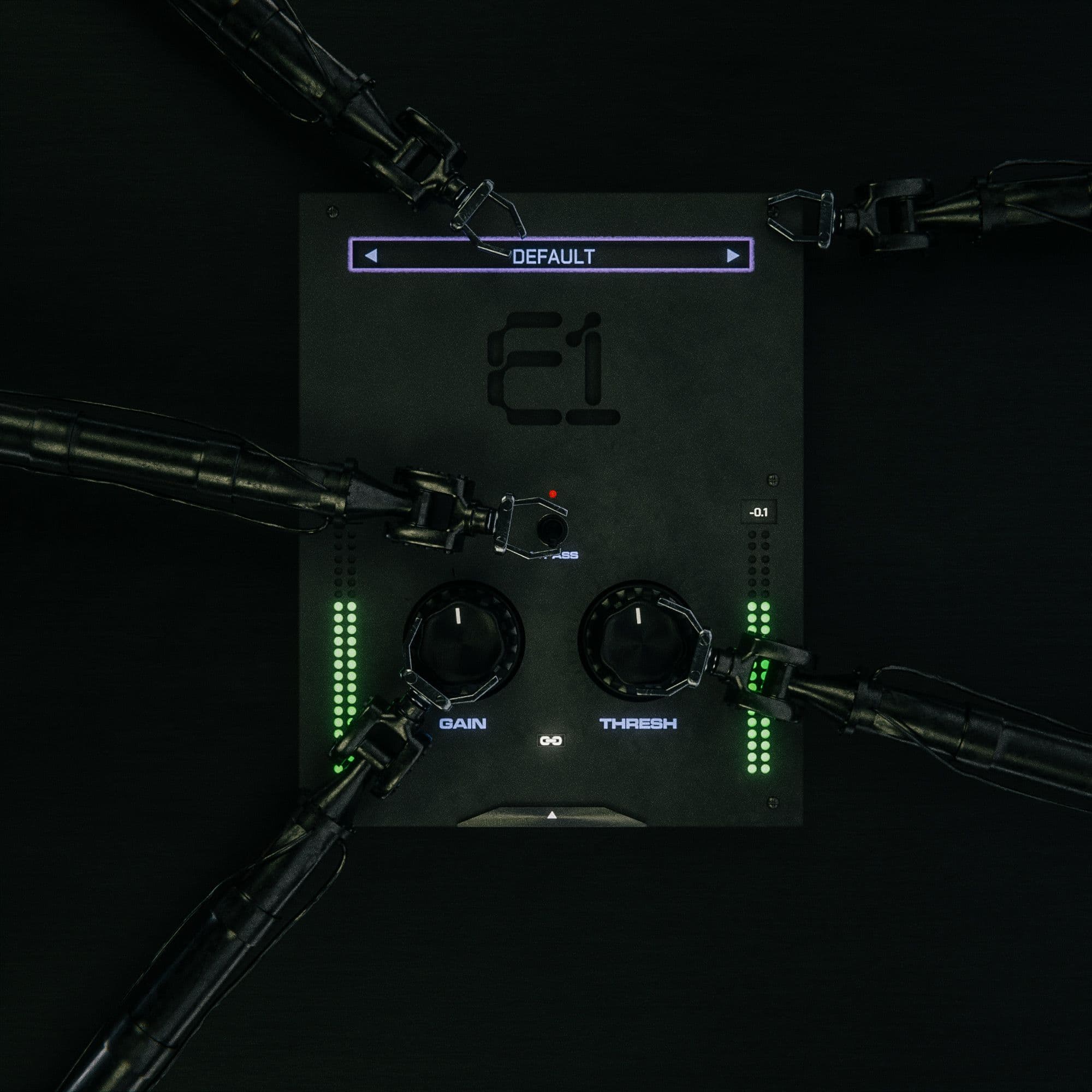The width and height of the screenshot is (1092, 1092).
Task: Advance to the next preset arrow
Action: 733,256
